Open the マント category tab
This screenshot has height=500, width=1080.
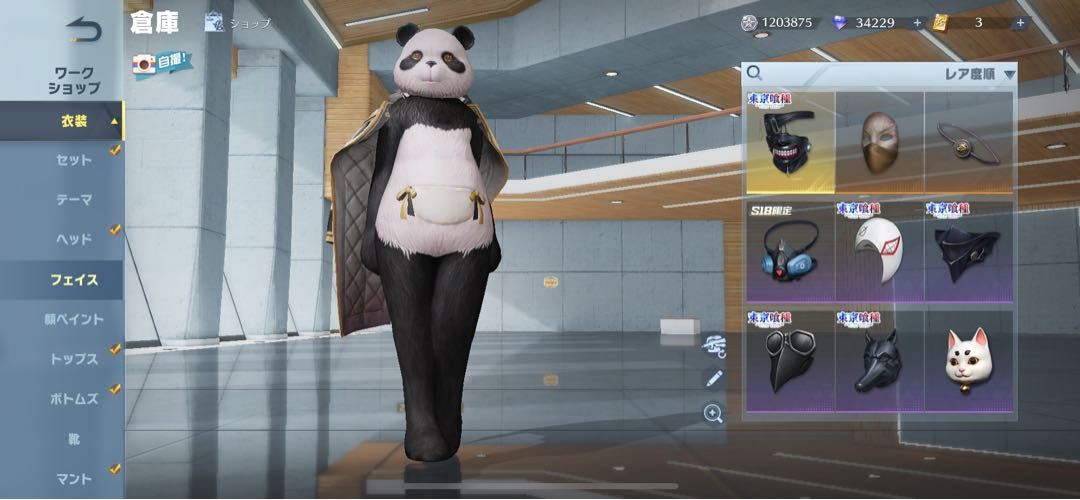73,479
